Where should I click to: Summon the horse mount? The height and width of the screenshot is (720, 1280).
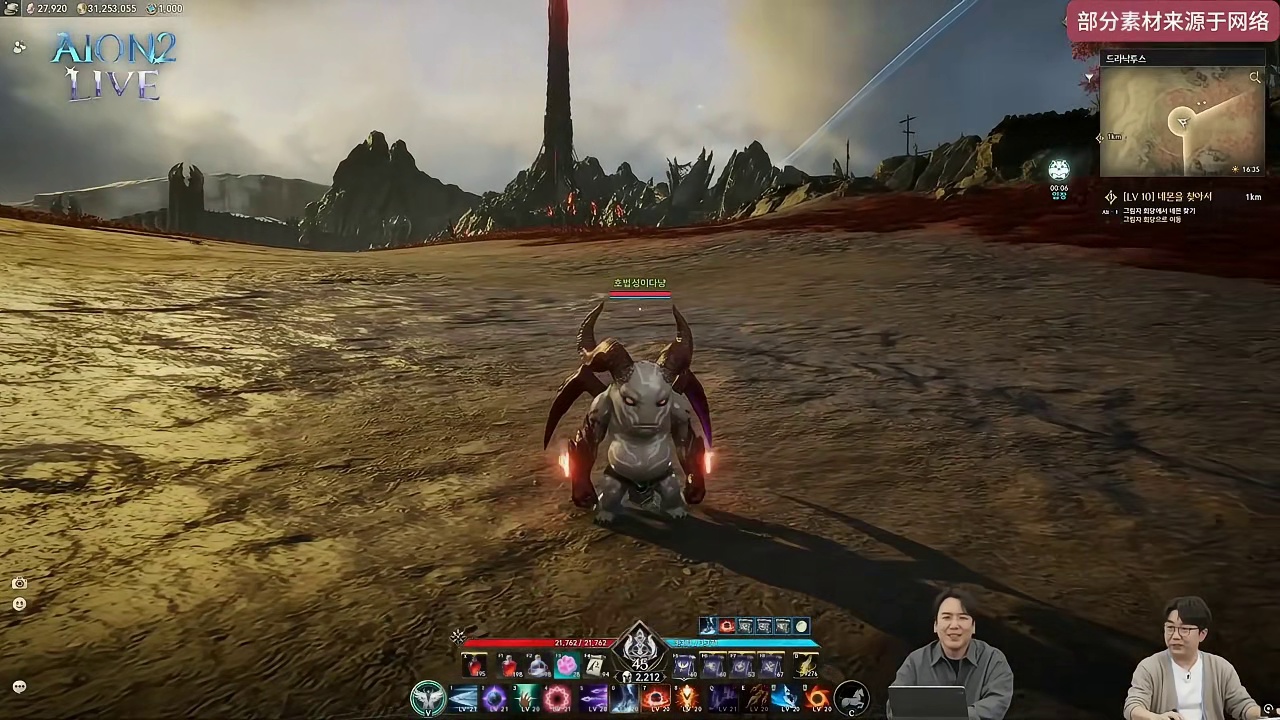[851, 697]
